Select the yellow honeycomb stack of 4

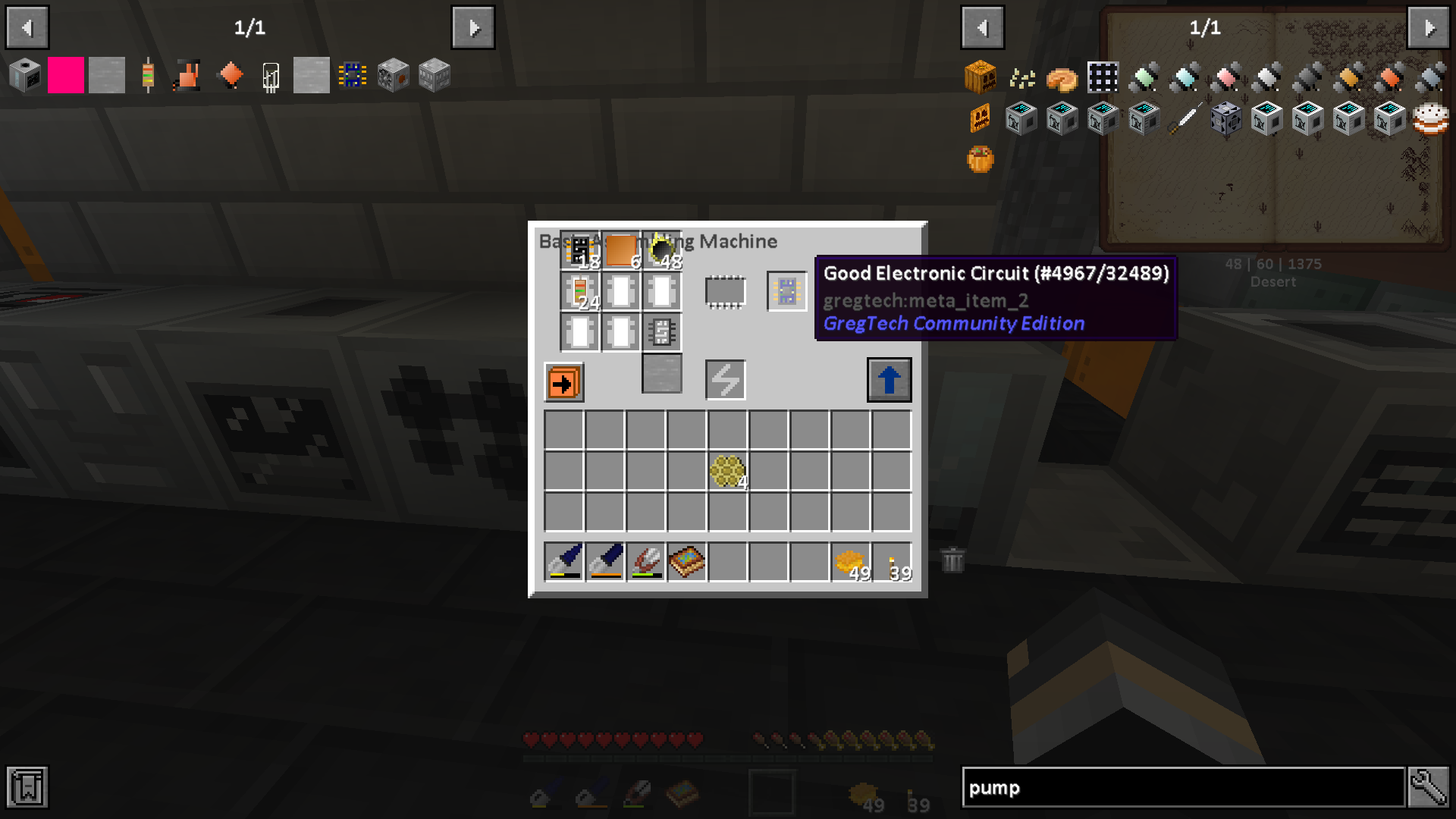coord(727,472)
